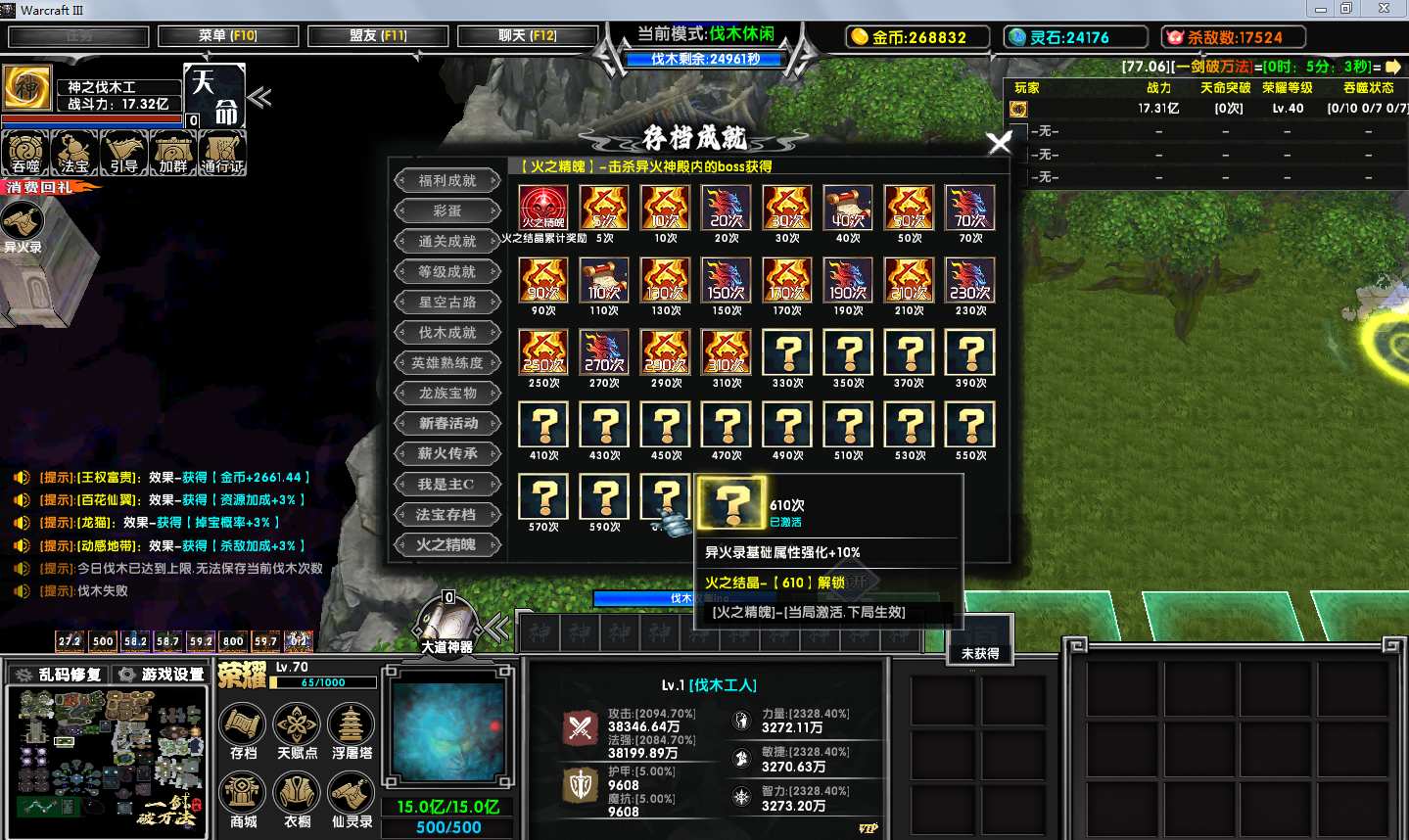
Task: Open the 法宝 icon
Action: (x=74, y=152)
